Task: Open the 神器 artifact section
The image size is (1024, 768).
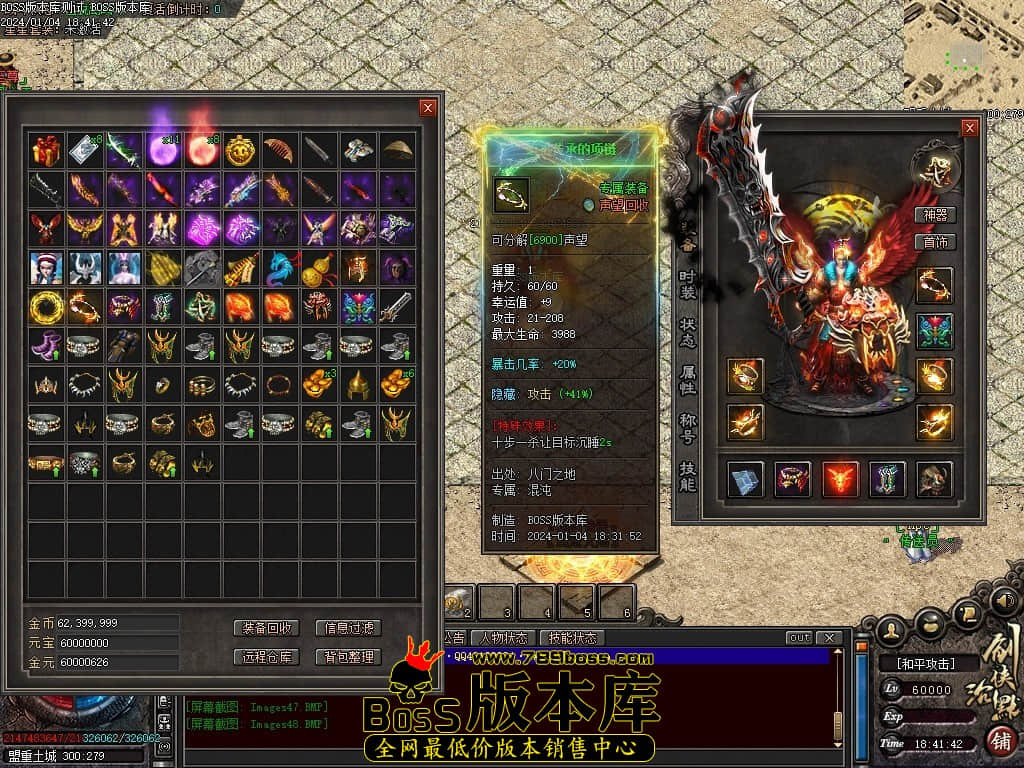Action: 936,215
